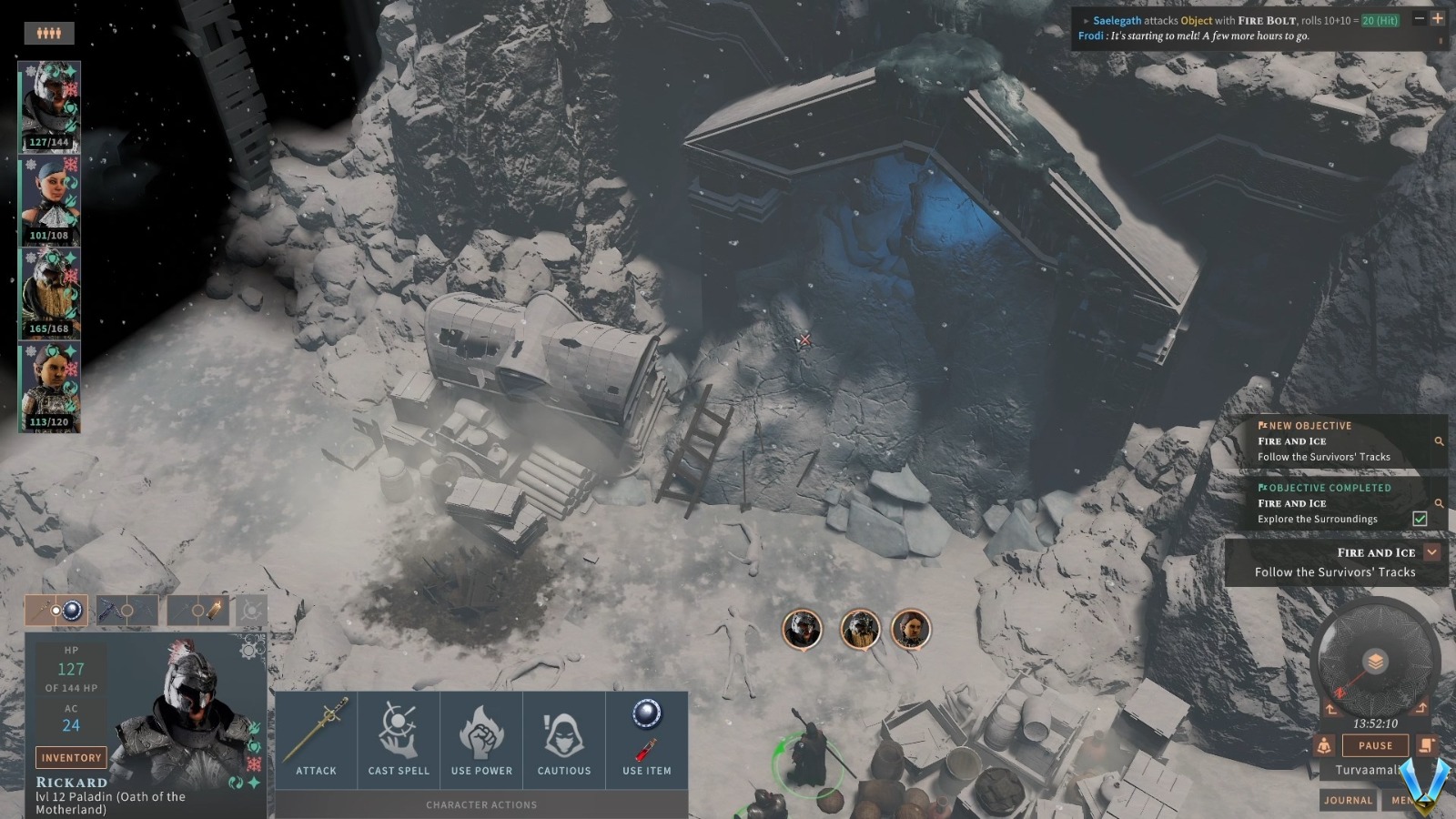This screenshot has height=819, width=1456.
Task: Click the map layers icon on the compass
Action: [1375, 662]
